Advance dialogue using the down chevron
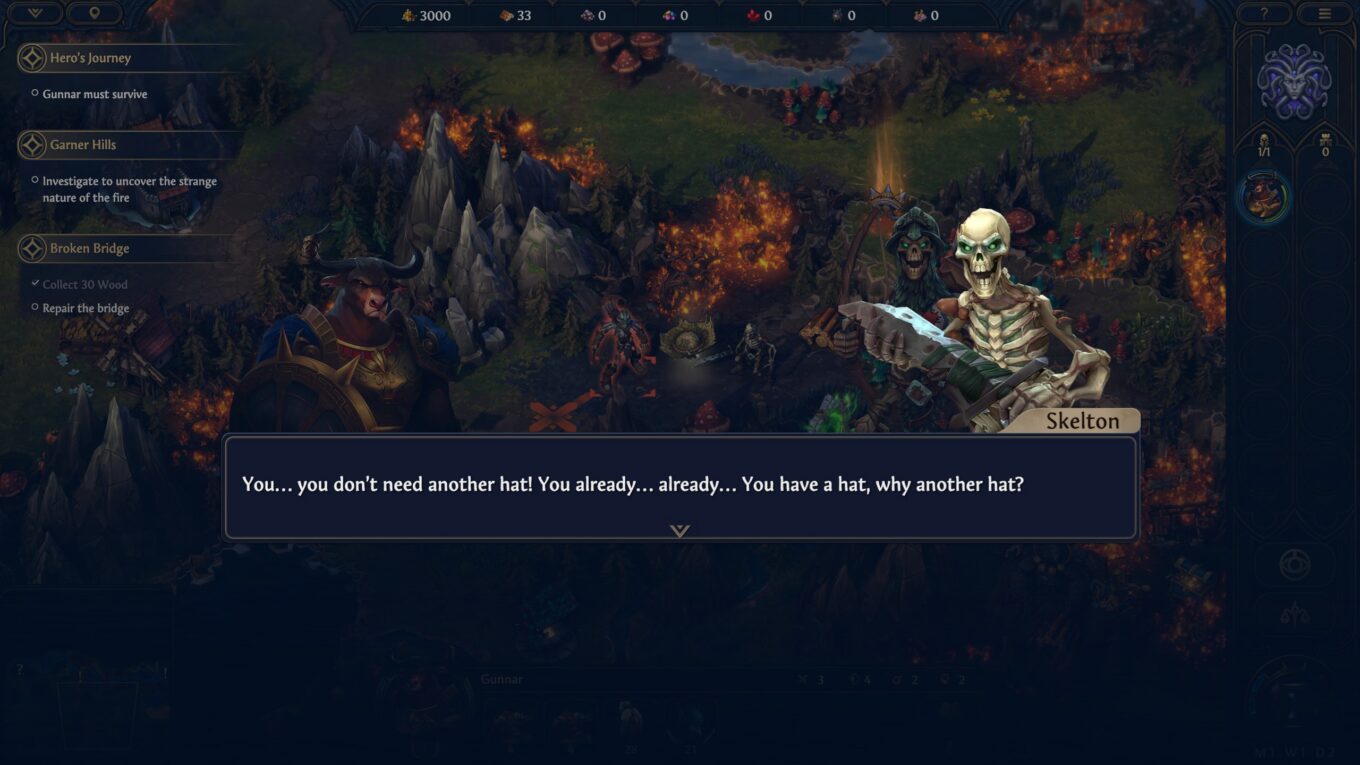The height and width of the screenshot is (765, 1360). (x=680, y=530)
